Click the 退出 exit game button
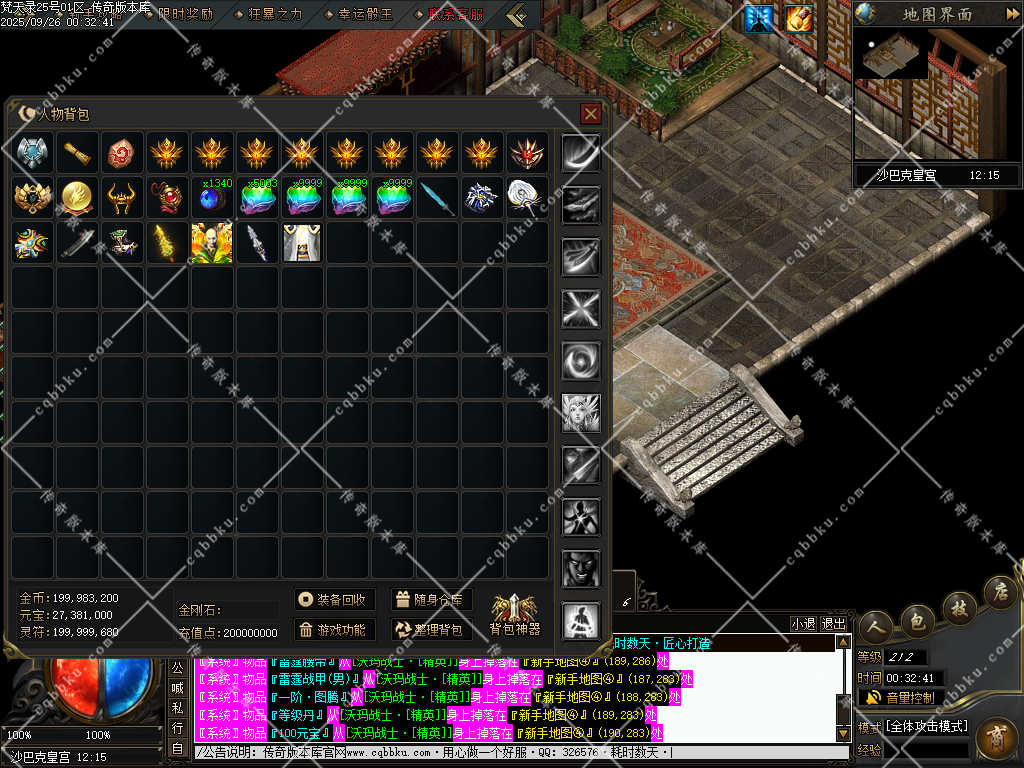The image size is (1024, 768). coord(834,623)
